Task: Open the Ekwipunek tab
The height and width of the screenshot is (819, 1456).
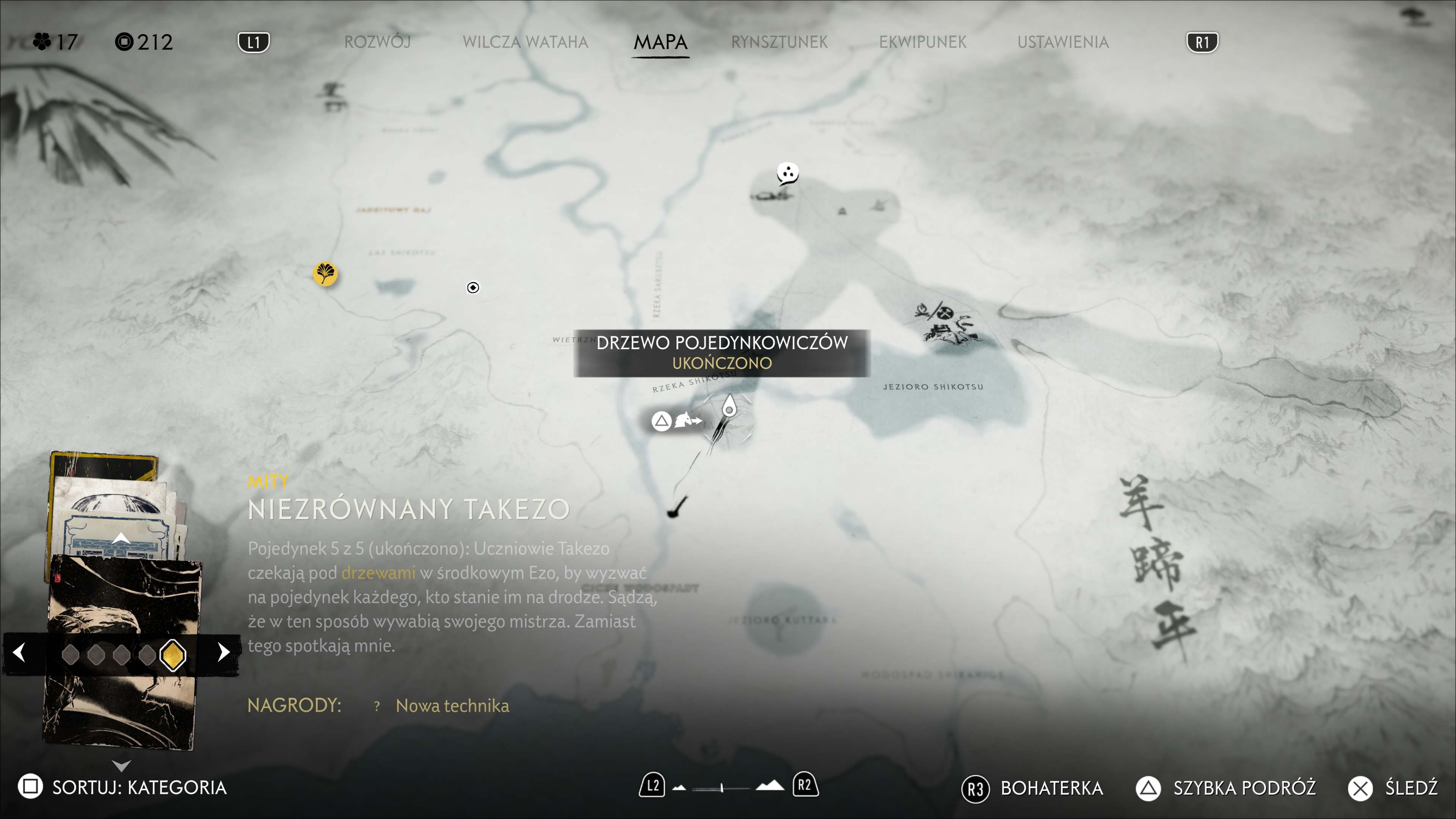Action: point(923,42)
